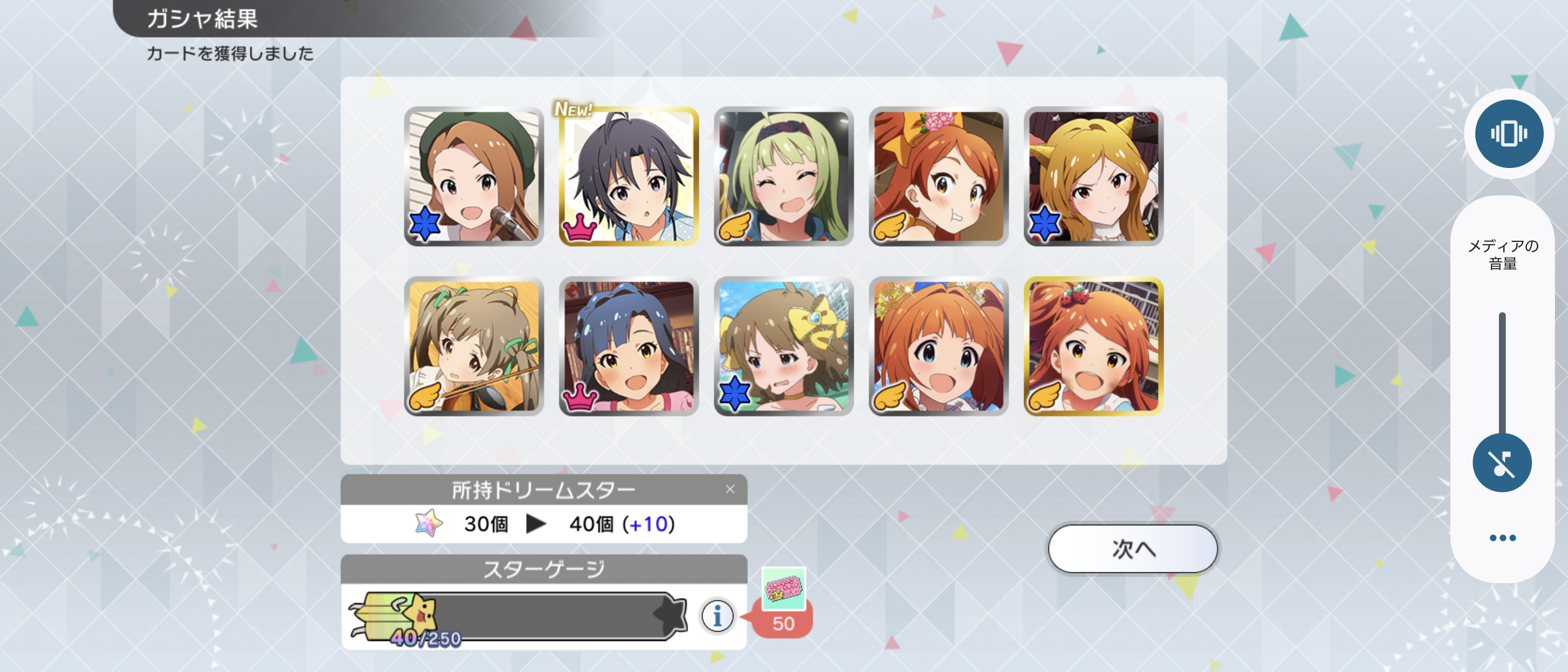Select the yellow-ribbon brown-haired idol card
Viewport: 1568px width, 672px height.
point(783,347)
